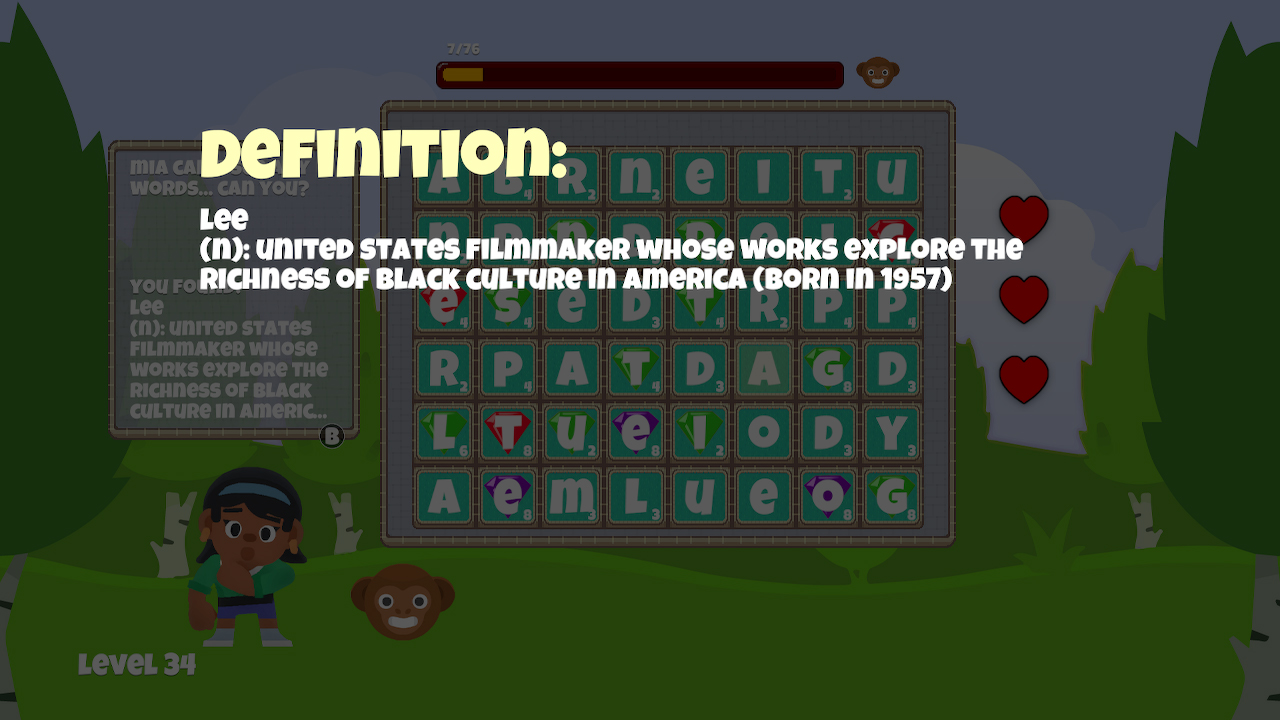Image resolution: width=1280 pixels, height=720 pixels.
Task: Click the top heart life icon
Action: point(1024,218)
